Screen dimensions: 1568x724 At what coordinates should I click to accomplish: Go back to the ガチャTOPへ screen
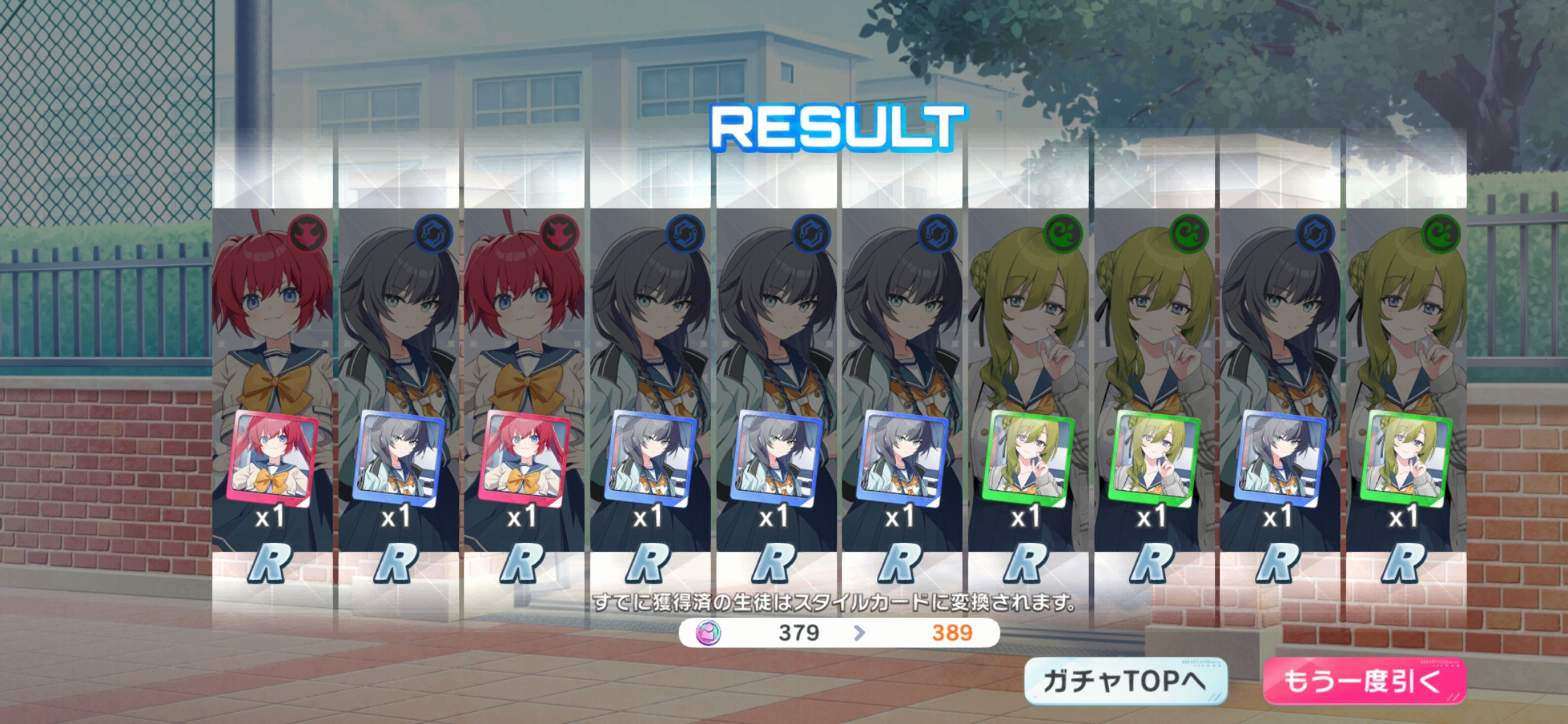coord(1126,681)
